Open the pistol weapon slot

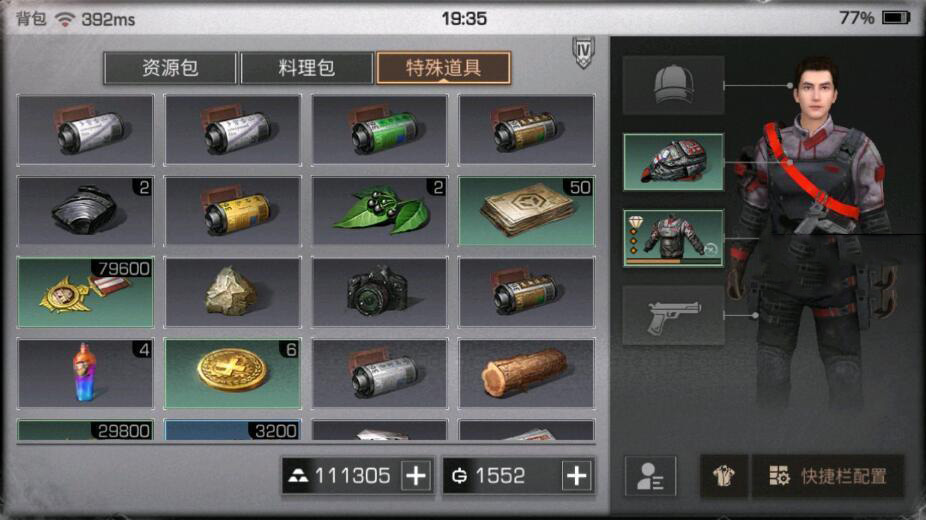(x=673, y=316)
